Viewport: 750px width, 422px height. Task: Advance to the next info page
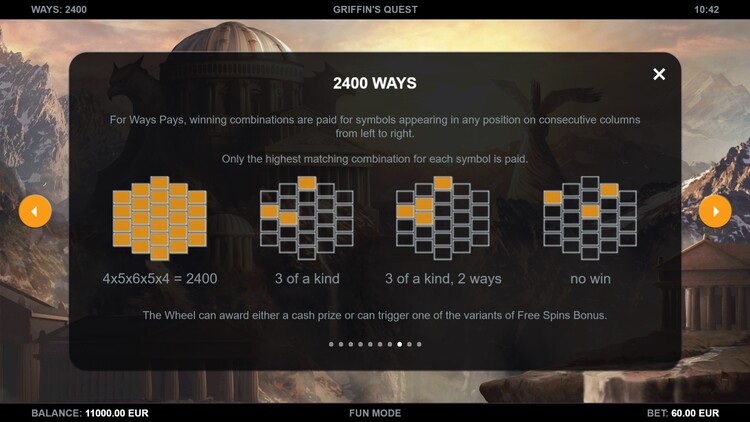pos(714,211)
